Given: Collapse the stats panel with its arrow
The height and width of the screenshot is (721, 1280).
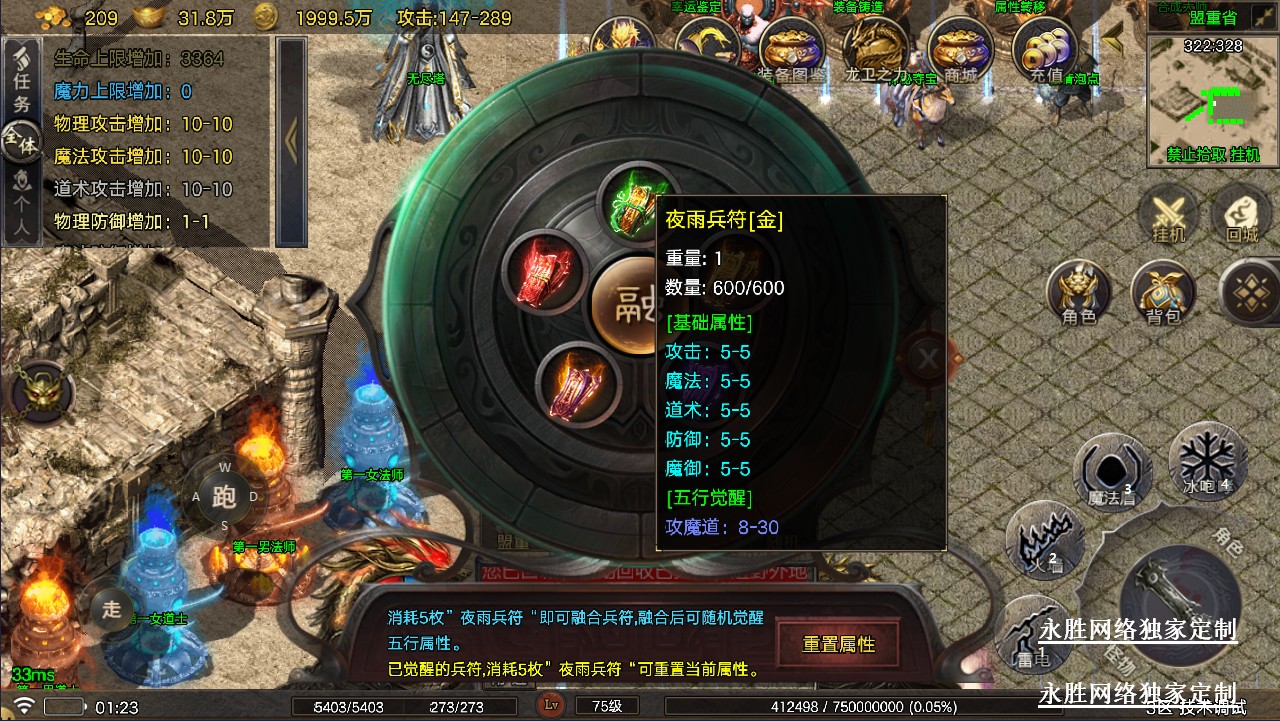Looking at the screenshot, I should (x=291, y=140).
